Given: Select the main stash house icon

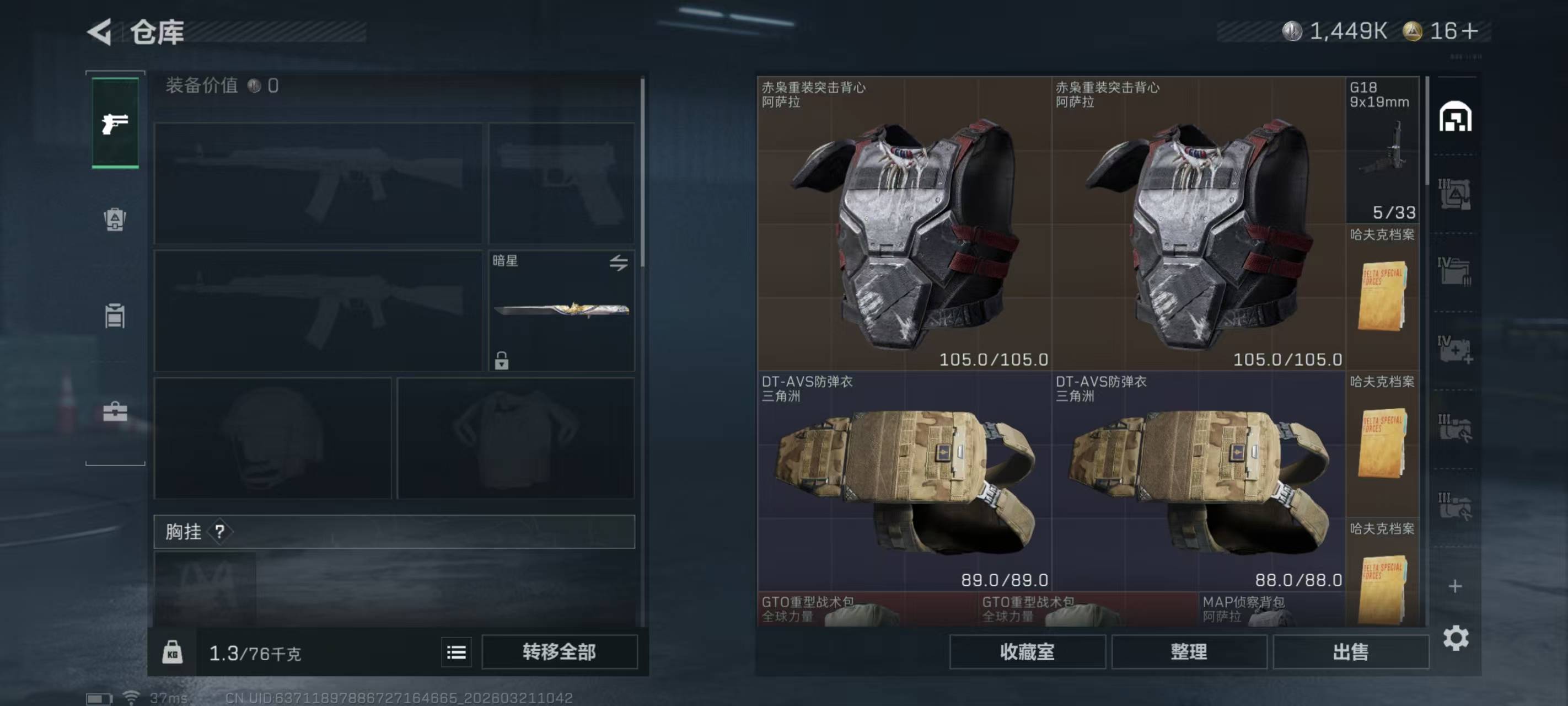Looking at the screenshot, I should tap(1455, 117).
